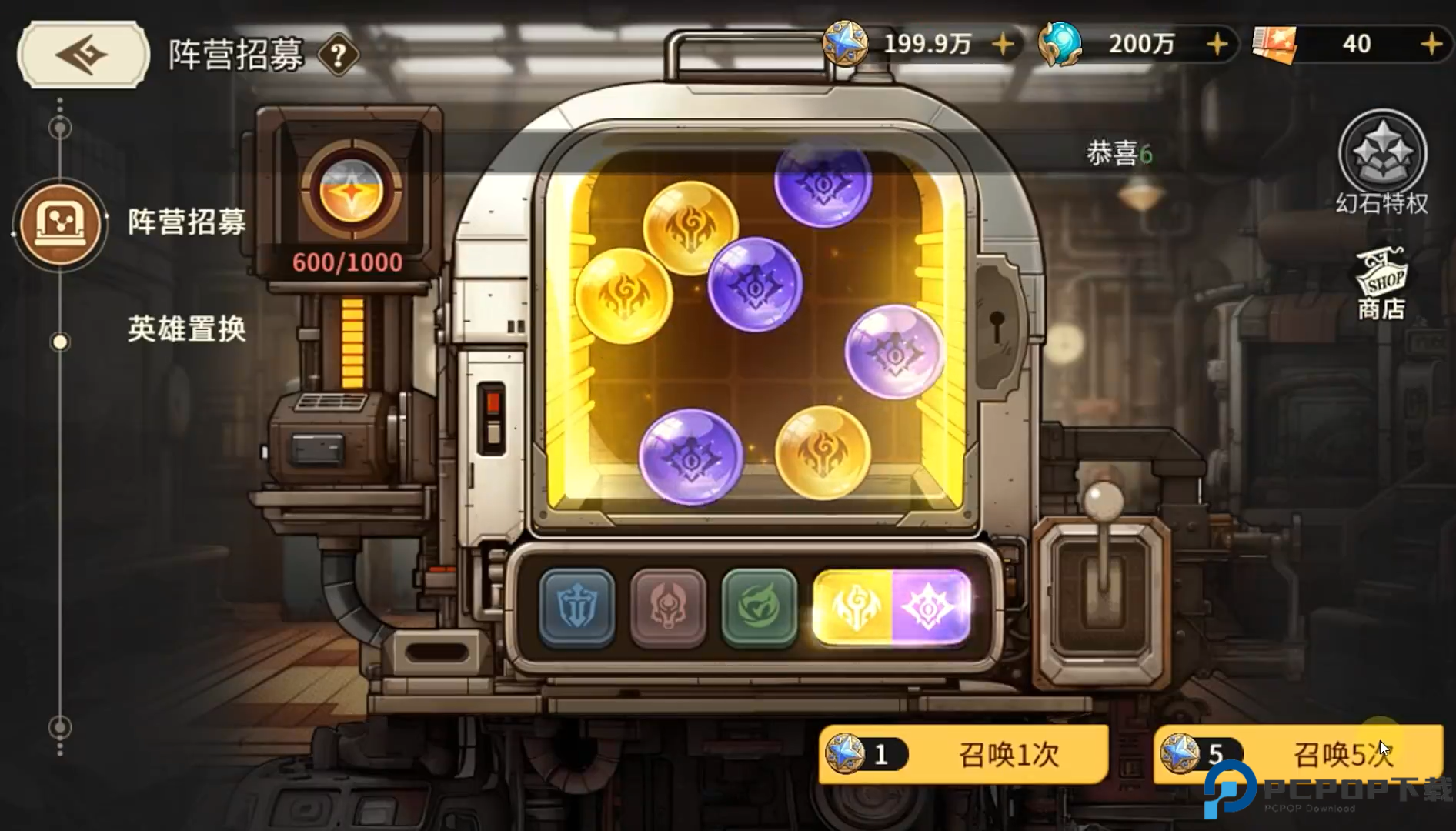The height and width of the screenshot is (831, 1456).
Task: Select the yellow-purple combined faction option
Action: click(892, 608)
